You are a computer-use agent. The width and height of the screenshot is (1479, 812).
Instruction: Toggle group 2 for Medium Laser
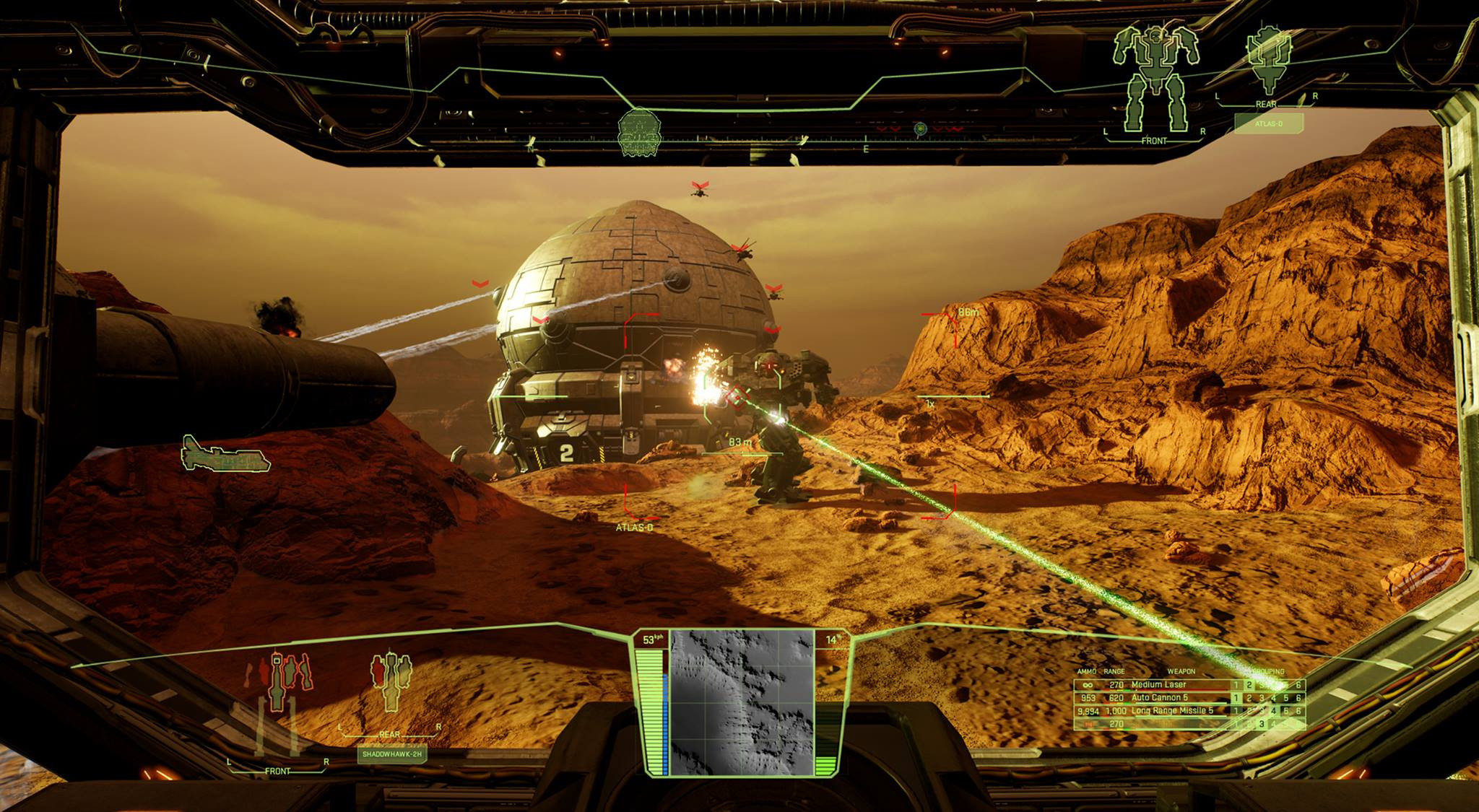[1249, 685]
